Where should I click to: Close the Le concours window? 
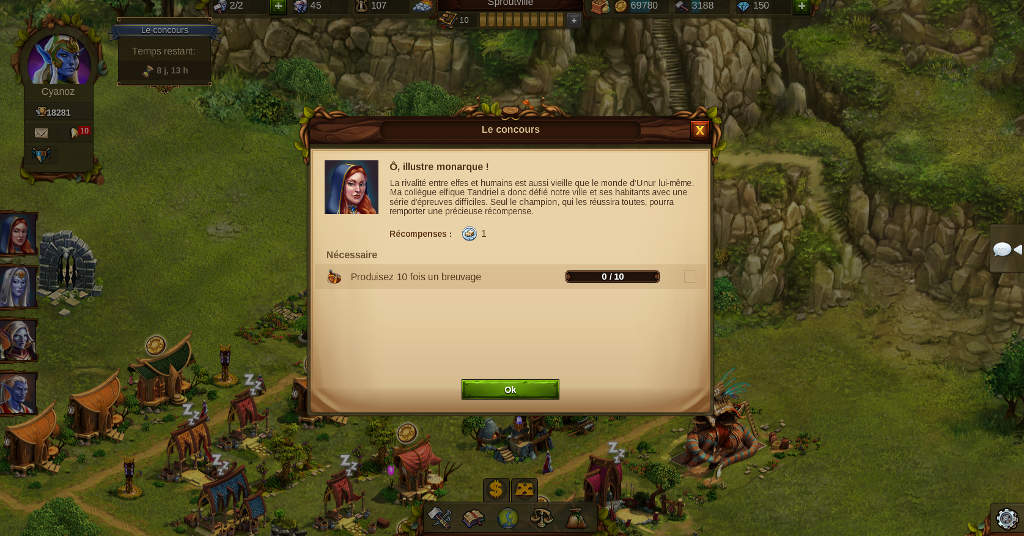pyautogui.click(x=700, y=130)
